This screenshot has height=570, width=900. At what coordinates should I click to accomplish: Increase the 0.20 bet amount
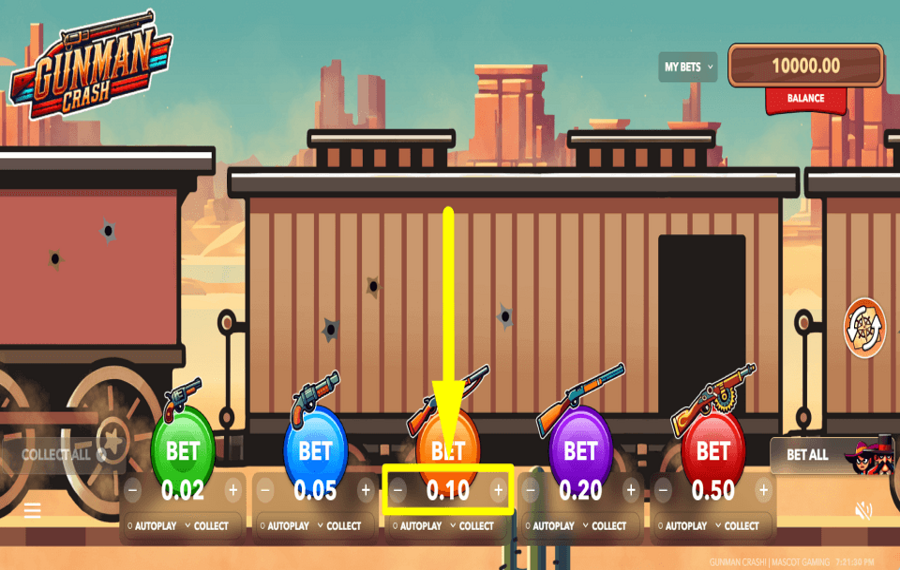click(x=630, y=490)
